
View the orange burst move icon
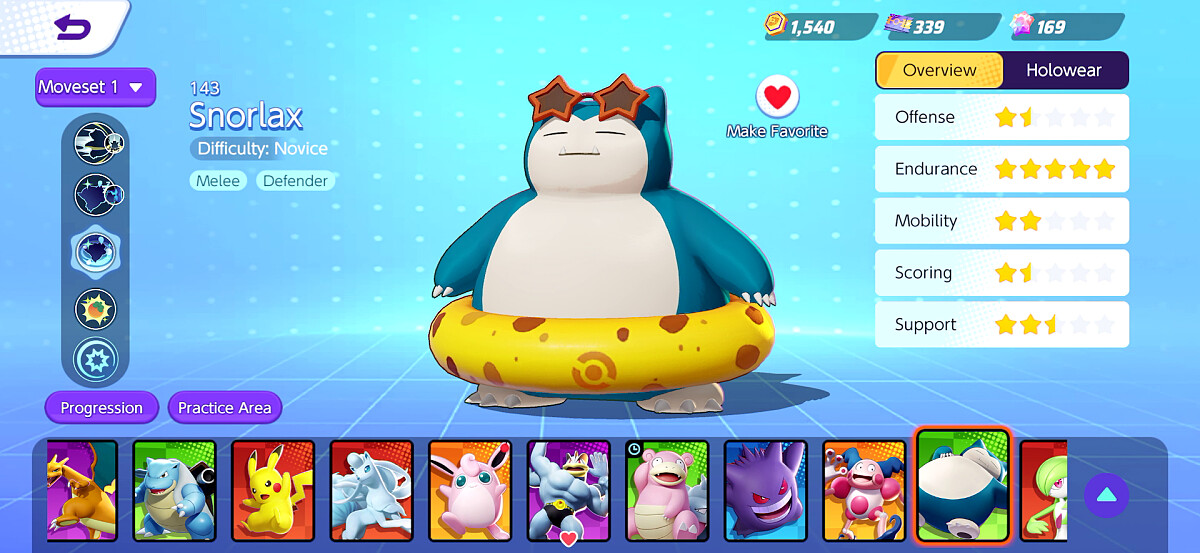click(x=96, y=309)
